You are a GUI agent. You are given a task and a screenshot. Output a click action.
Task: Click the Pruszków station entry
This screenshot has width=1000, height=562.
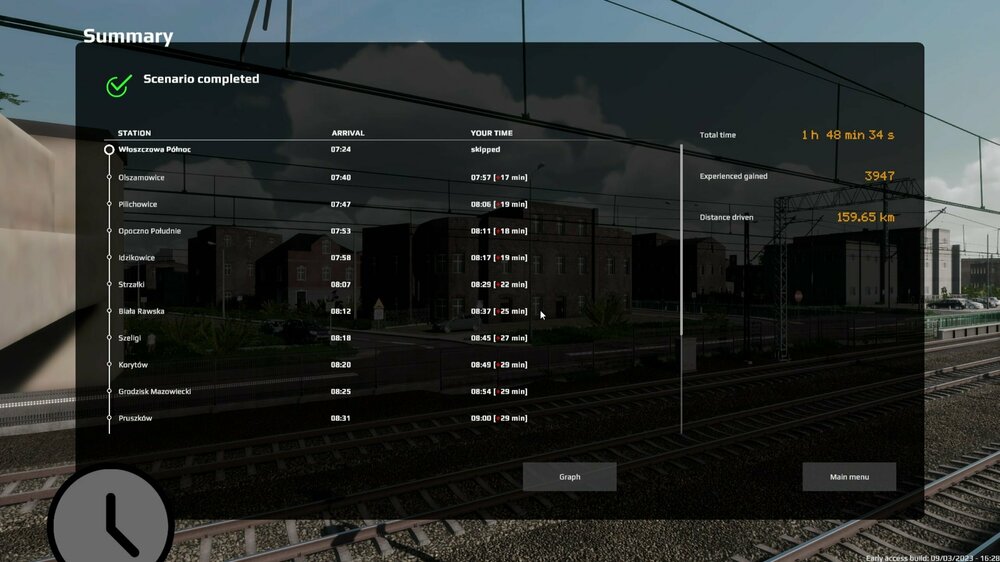(135, 418)
